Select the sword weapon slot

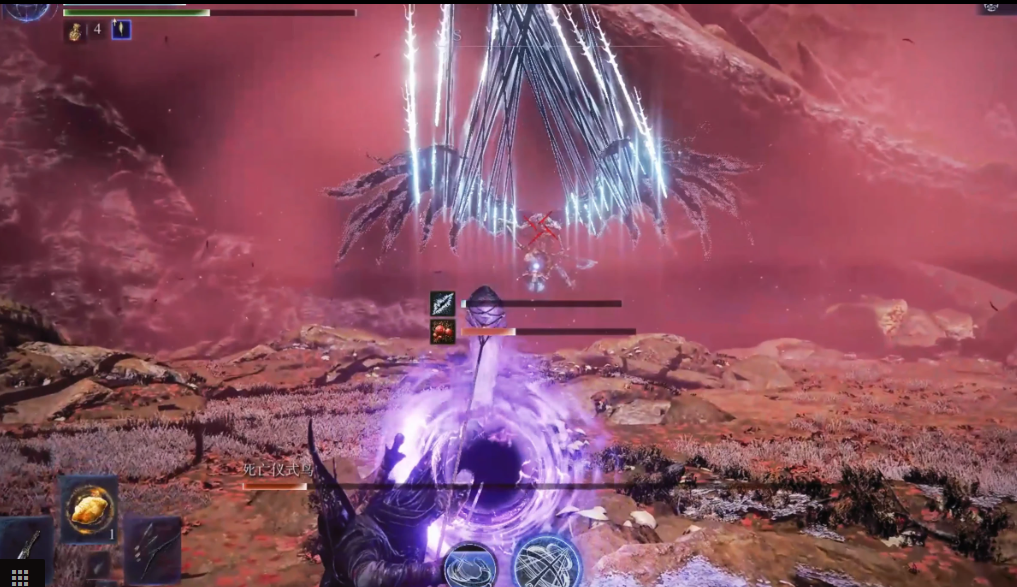[x=26, y=541]
